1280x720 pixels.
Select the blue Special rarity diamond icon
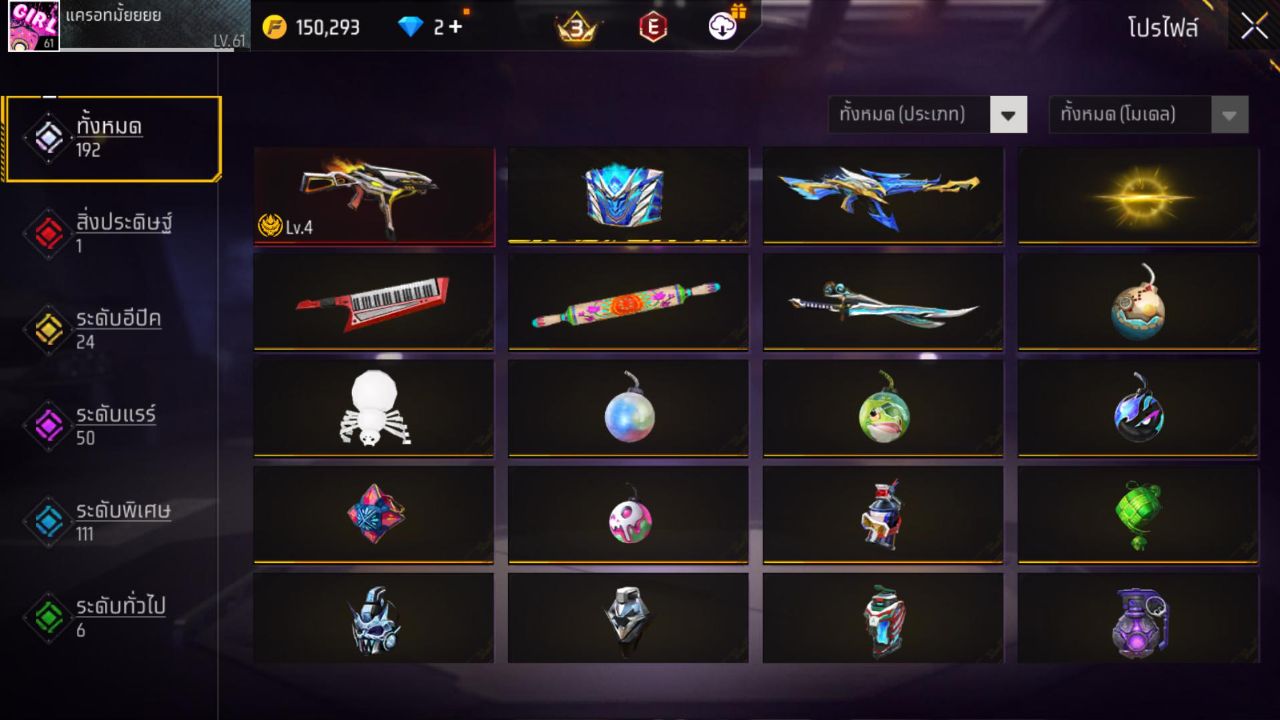click(x=46, y=522)
